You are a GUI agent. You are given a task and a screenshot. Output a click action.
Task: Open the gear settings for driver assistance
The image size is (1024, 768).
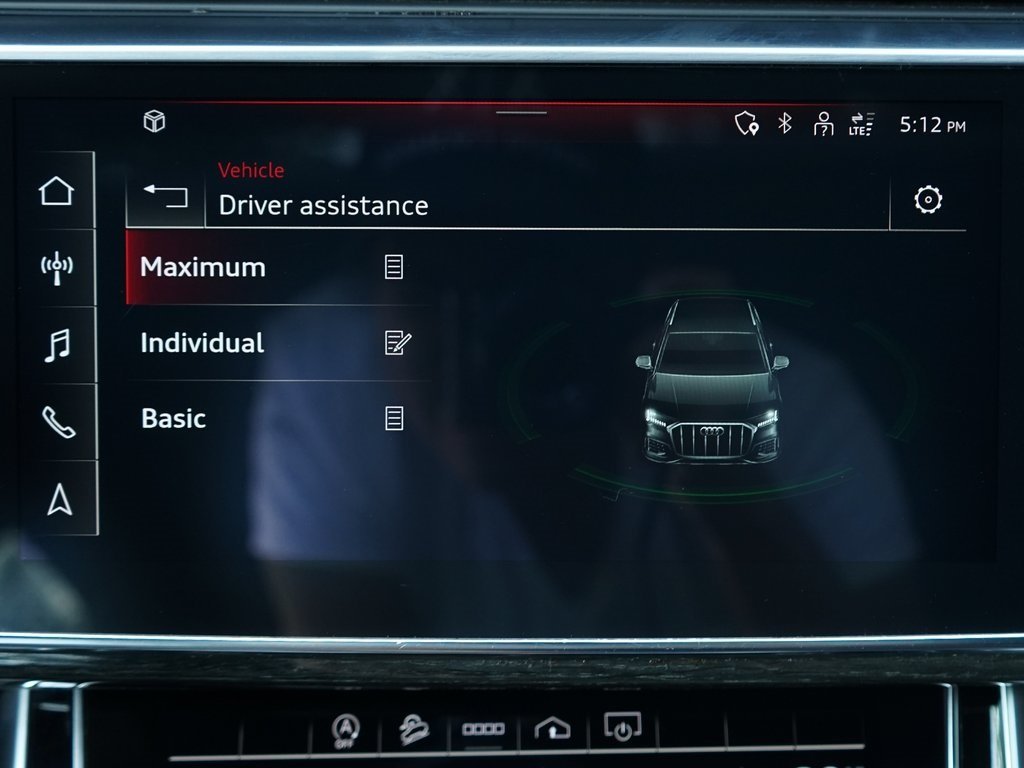pyautogui.click(x=928, y=200)
